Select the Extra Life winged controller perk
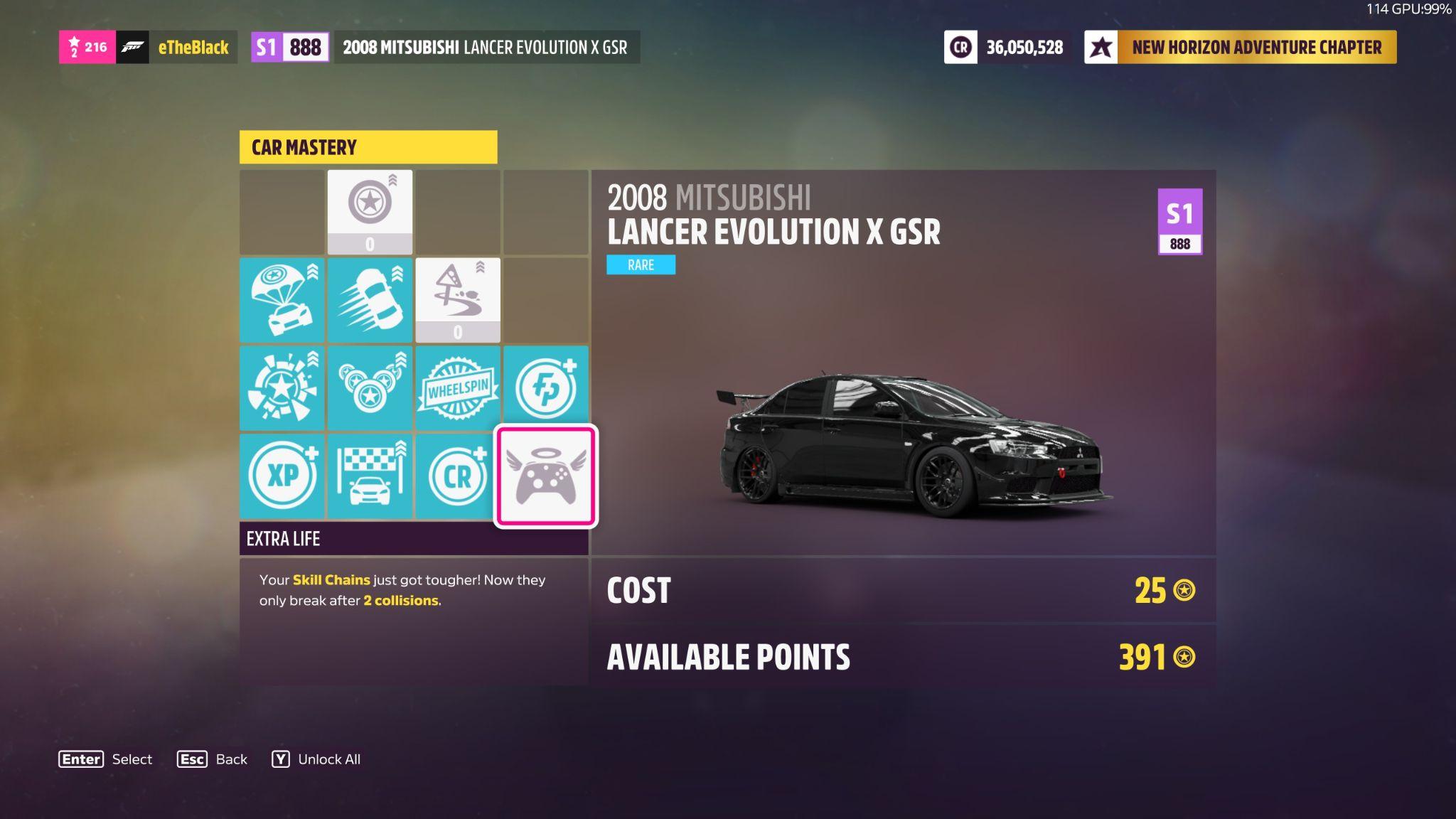The width and height of the screenshot is (1456, 819). click(x=545, y=476)
